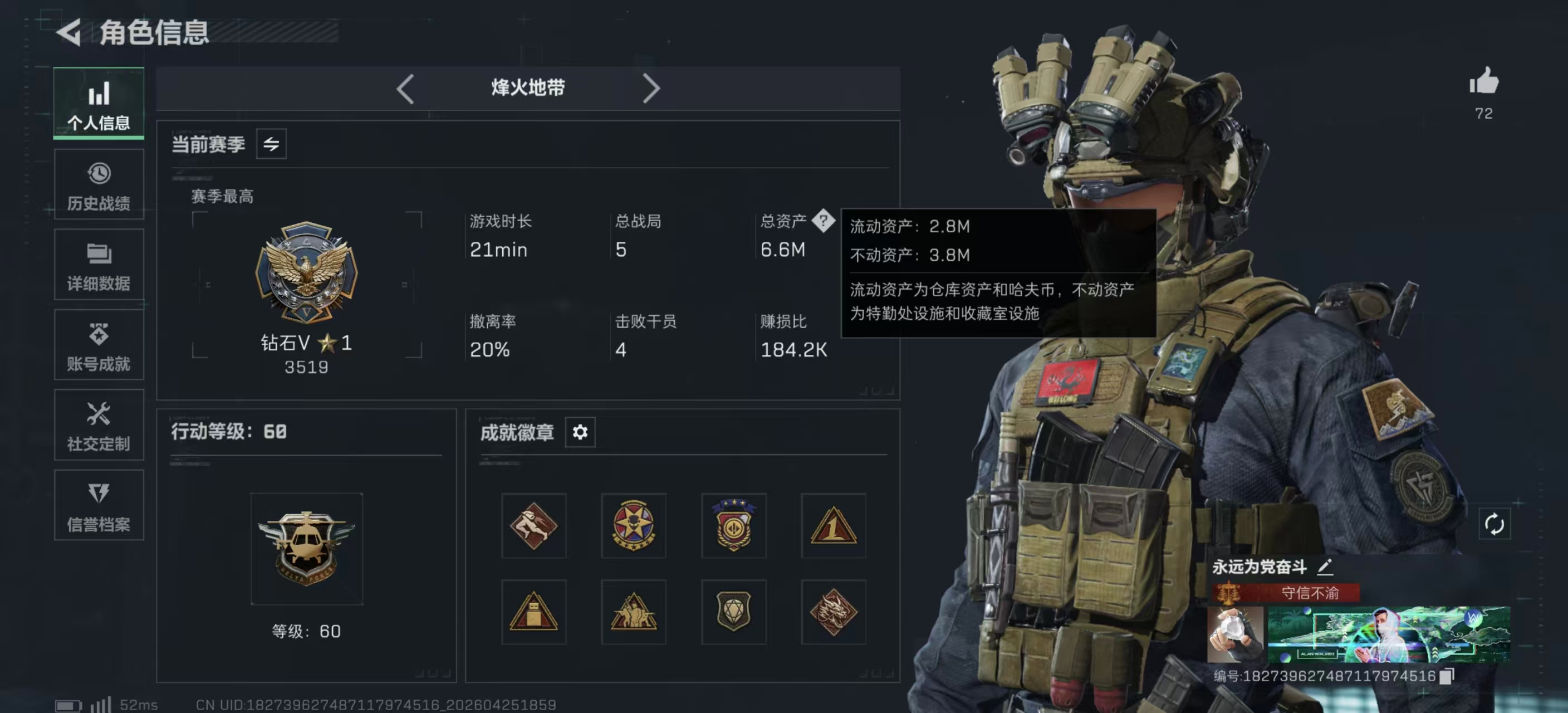Select the 账号成就 tab

[x=99, y=346]
